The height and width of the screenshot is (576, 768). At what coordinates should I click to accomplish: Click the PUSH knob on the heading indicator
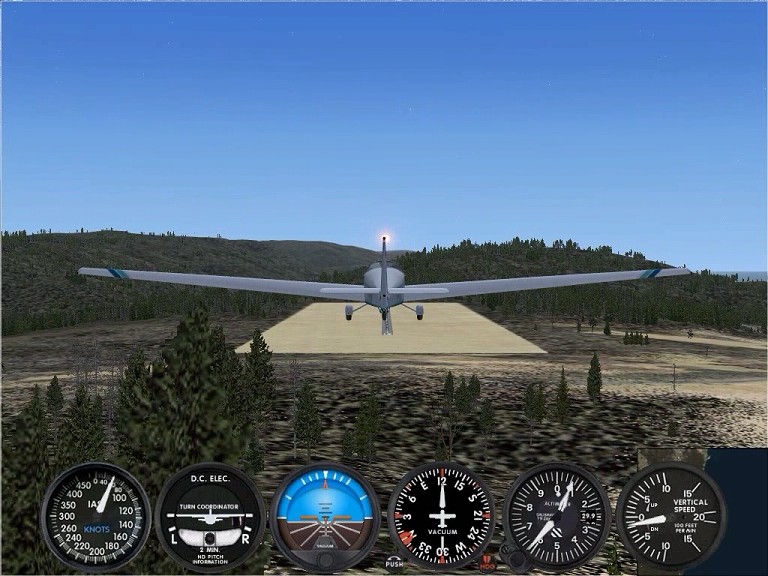(x=395, y=562)
